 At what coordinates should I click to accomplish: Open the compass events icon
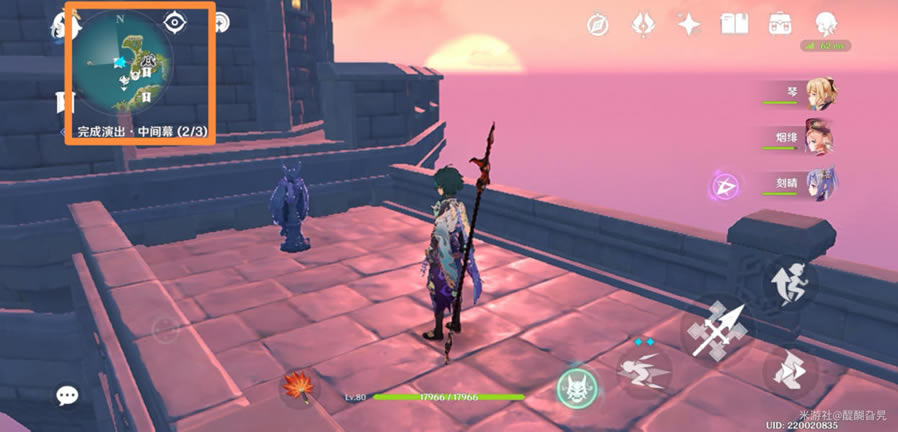599,25
